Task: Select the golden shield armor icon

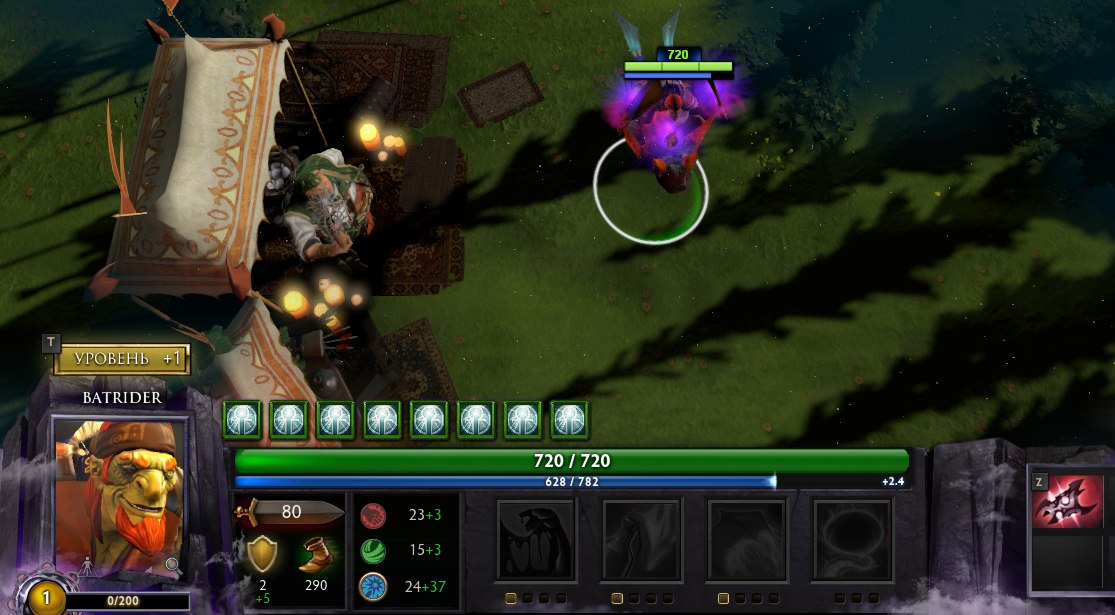Action: 262,553
